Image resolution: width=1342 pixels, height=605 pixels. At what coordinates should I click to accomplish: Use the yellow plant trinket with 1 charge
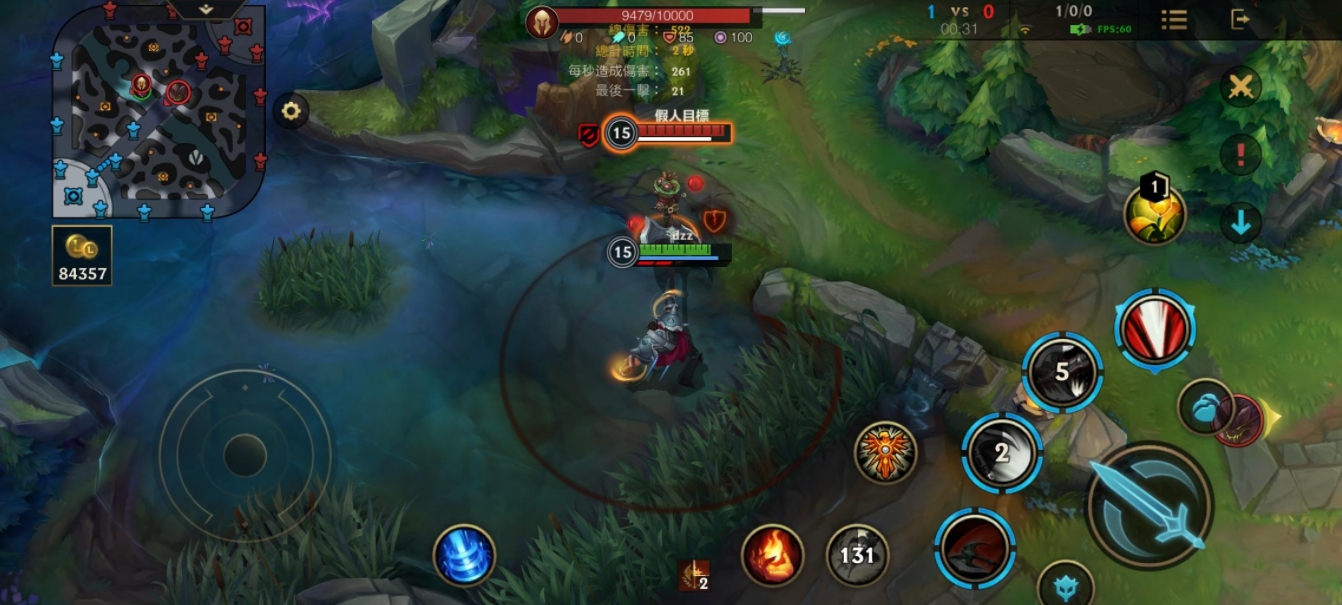pyautogui.click(x=1155, y=213)
